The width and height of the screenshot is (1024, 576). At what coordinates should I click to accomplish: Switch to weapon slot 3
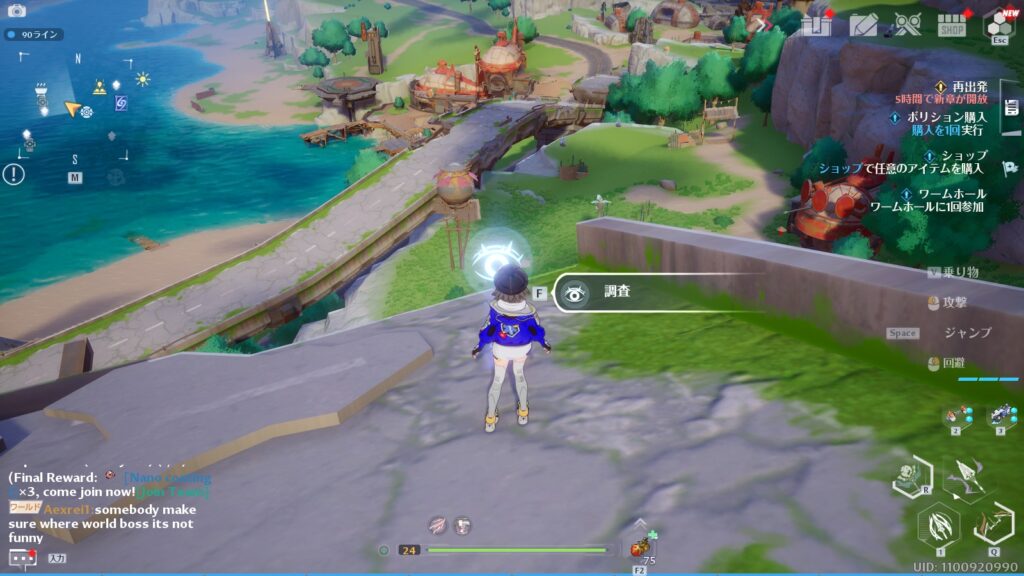[1001, 416]
